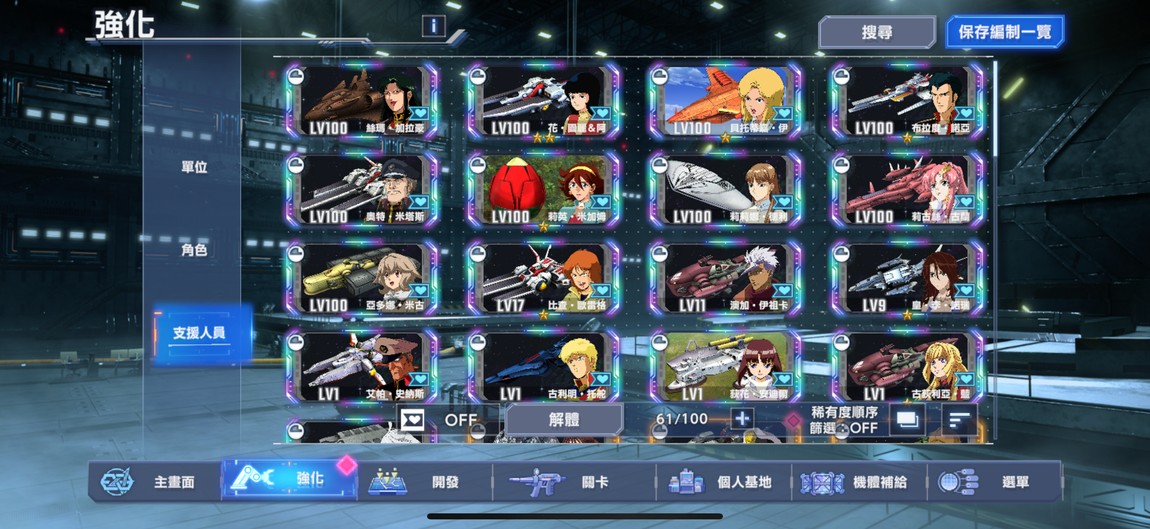This screenshot has height=529, width=1150.
Task: Select the LV9 supporter card
Action: click(907, 277)
